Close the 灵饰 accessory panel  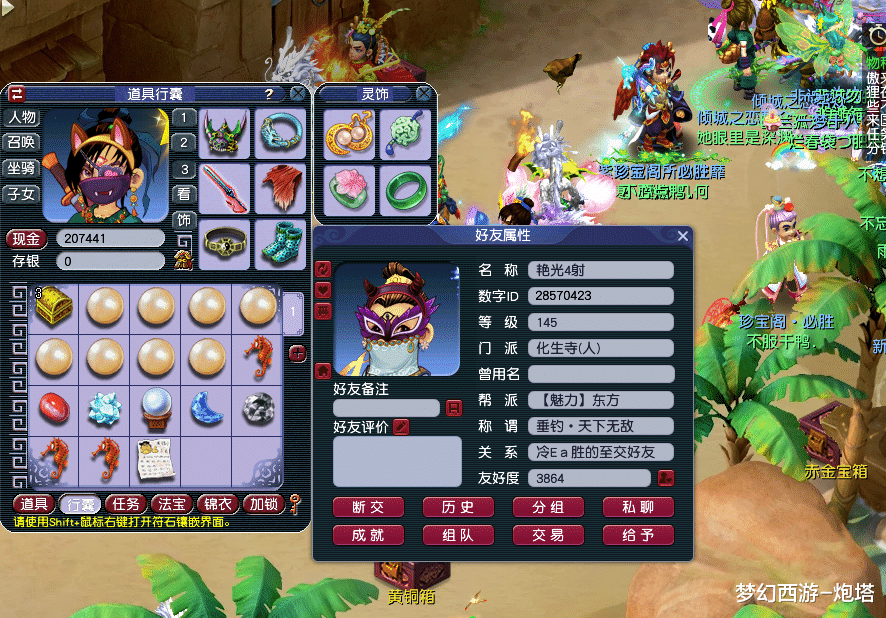(425, 93)
